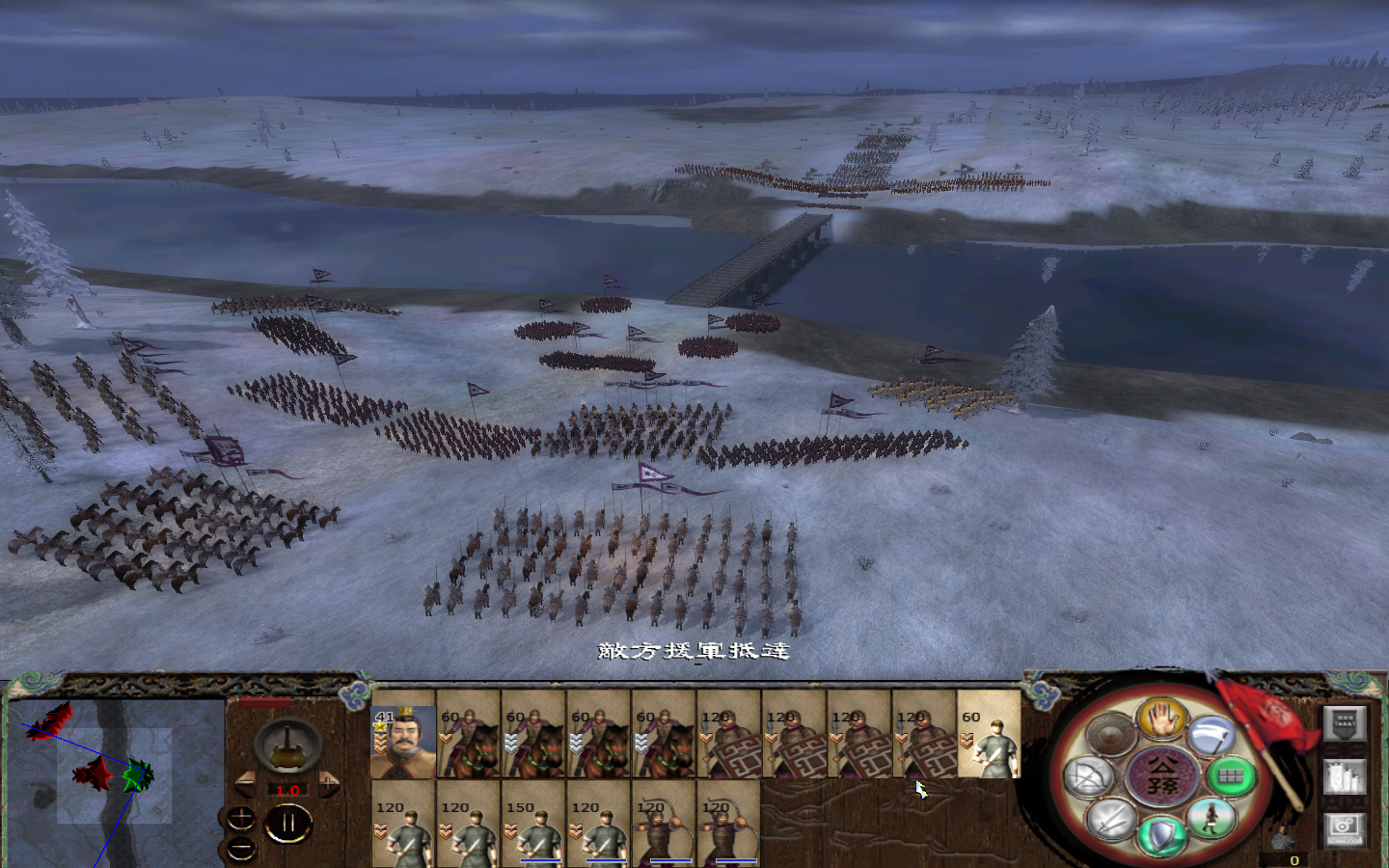This screenshot has height=868, width=1389.
Task: Open the camera options icon at bottom right
Action: [1345, 829]
